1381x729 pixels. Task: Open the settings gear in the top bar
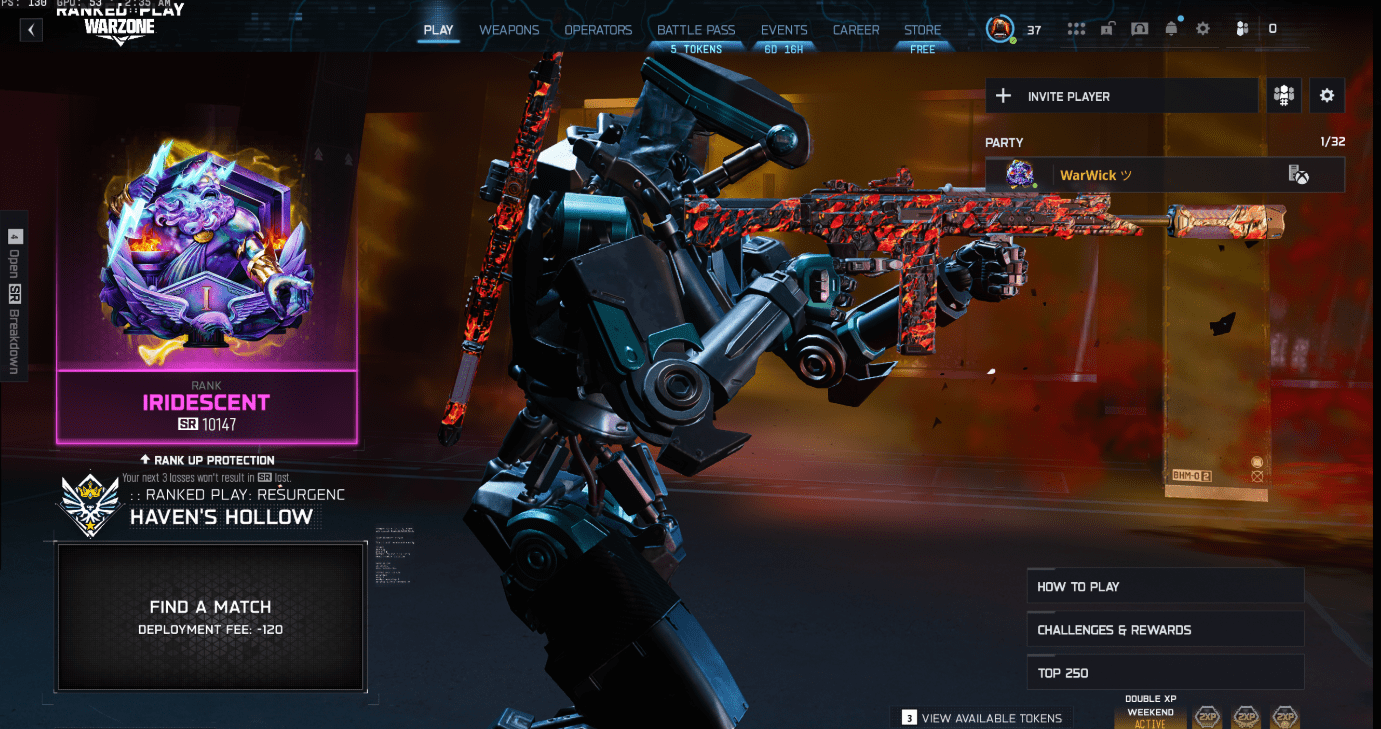coord(1202,28)
